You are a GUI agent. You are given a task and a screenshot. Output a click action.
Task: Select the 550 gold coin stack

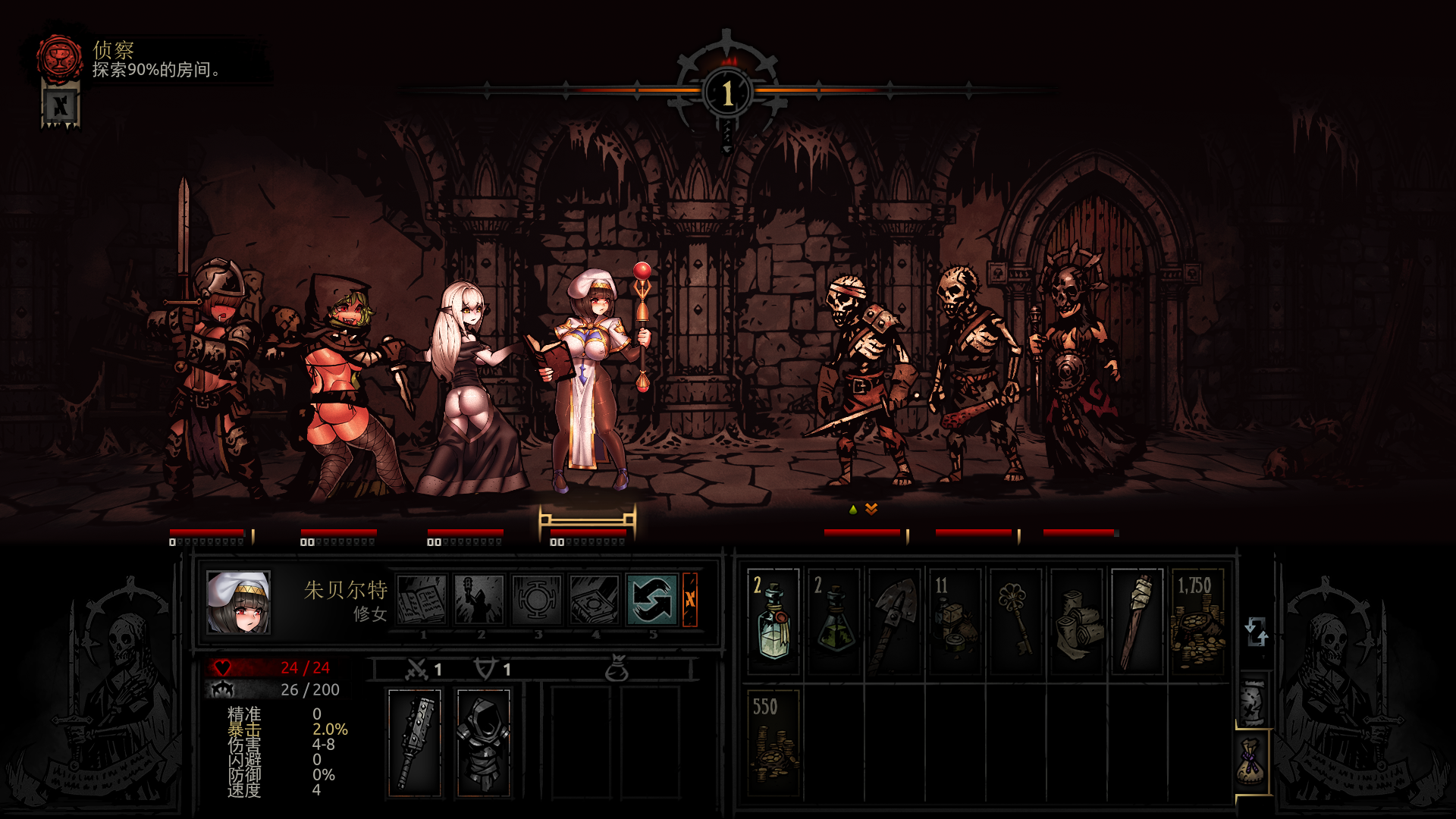773,743
